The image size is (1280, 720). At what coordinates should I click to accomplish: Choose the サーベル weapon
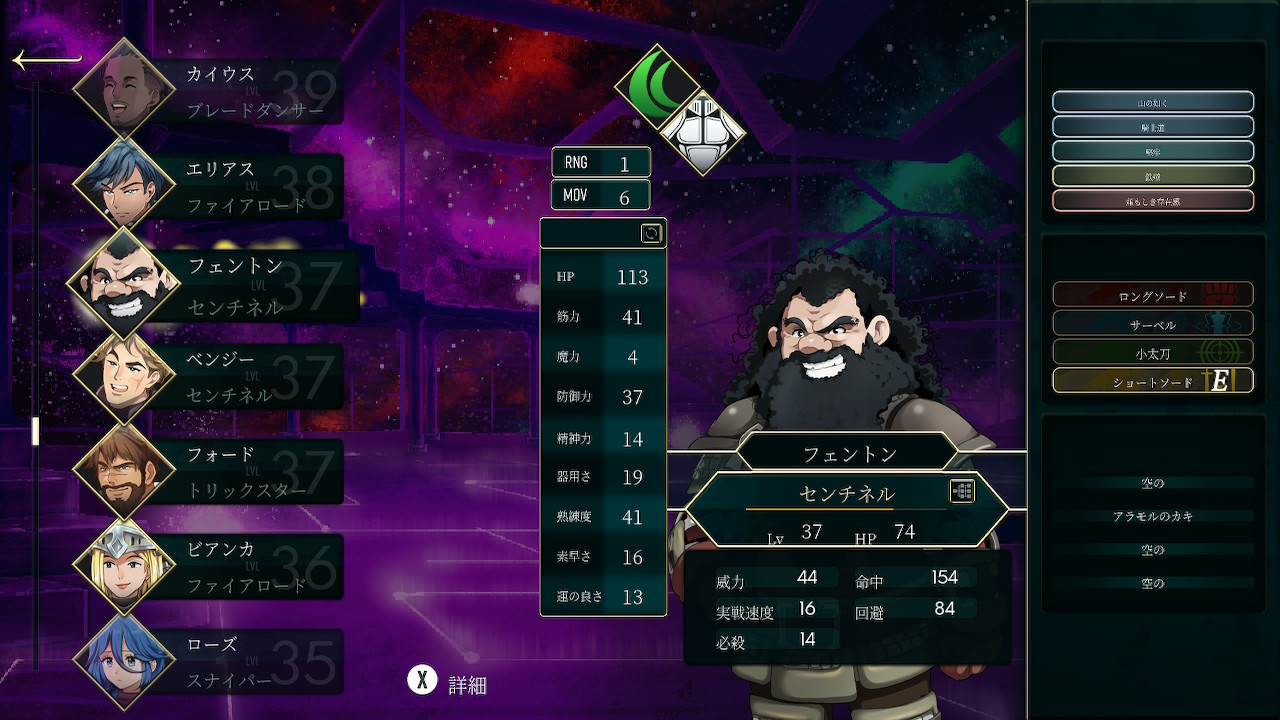point(1153,325)
